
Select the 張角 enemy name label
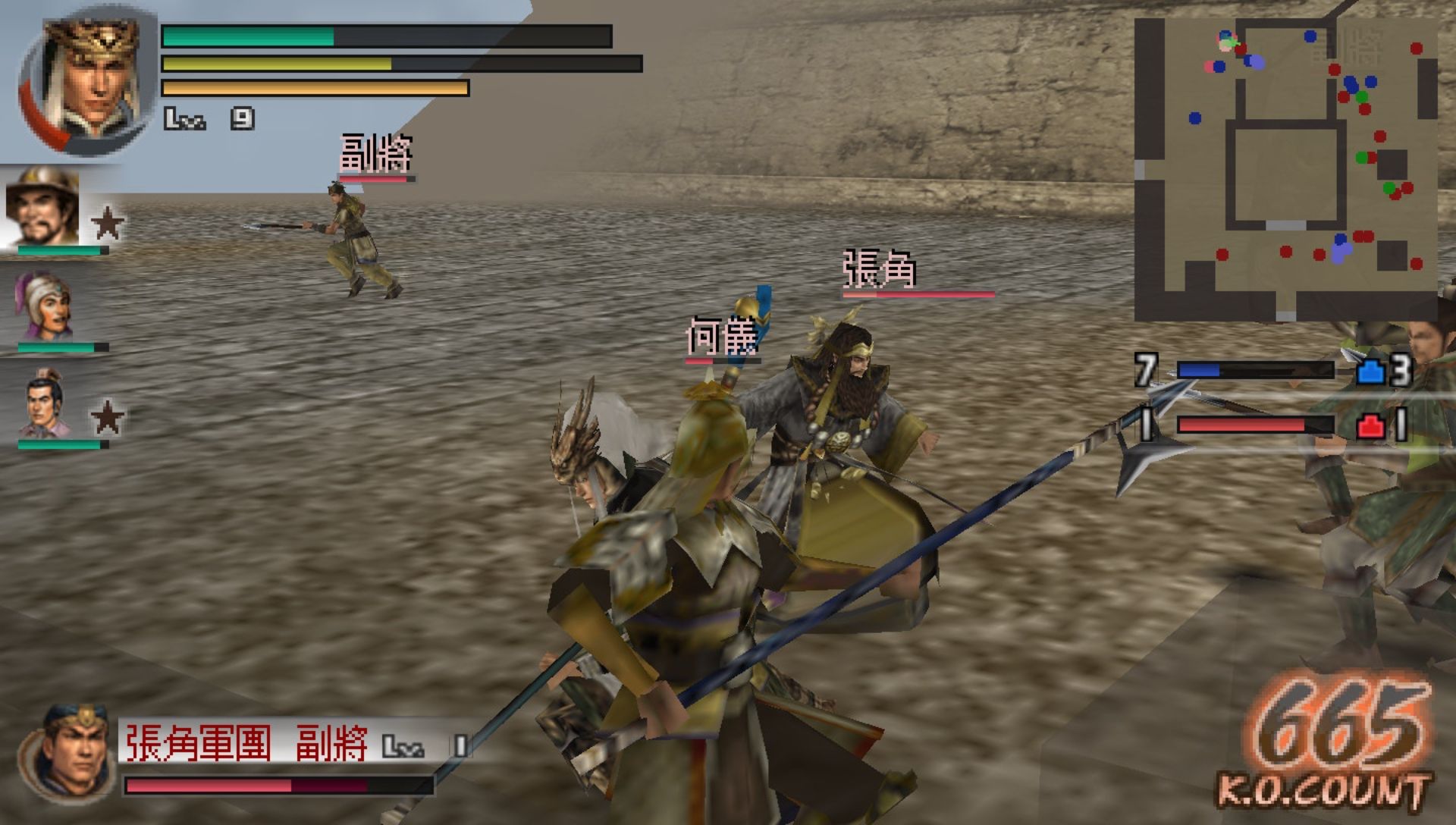880,269
